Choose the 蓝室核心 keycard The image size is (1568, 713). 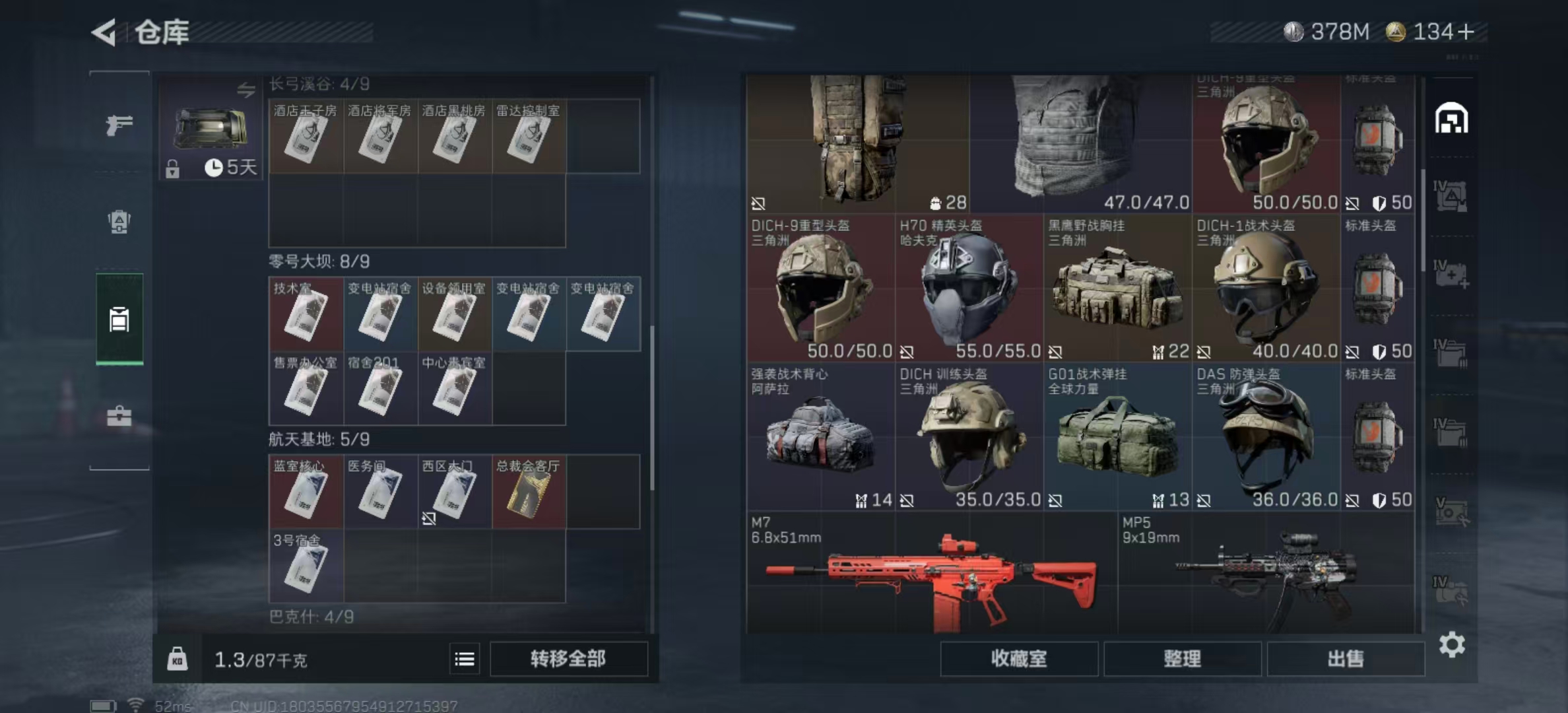tap(306, 492)
